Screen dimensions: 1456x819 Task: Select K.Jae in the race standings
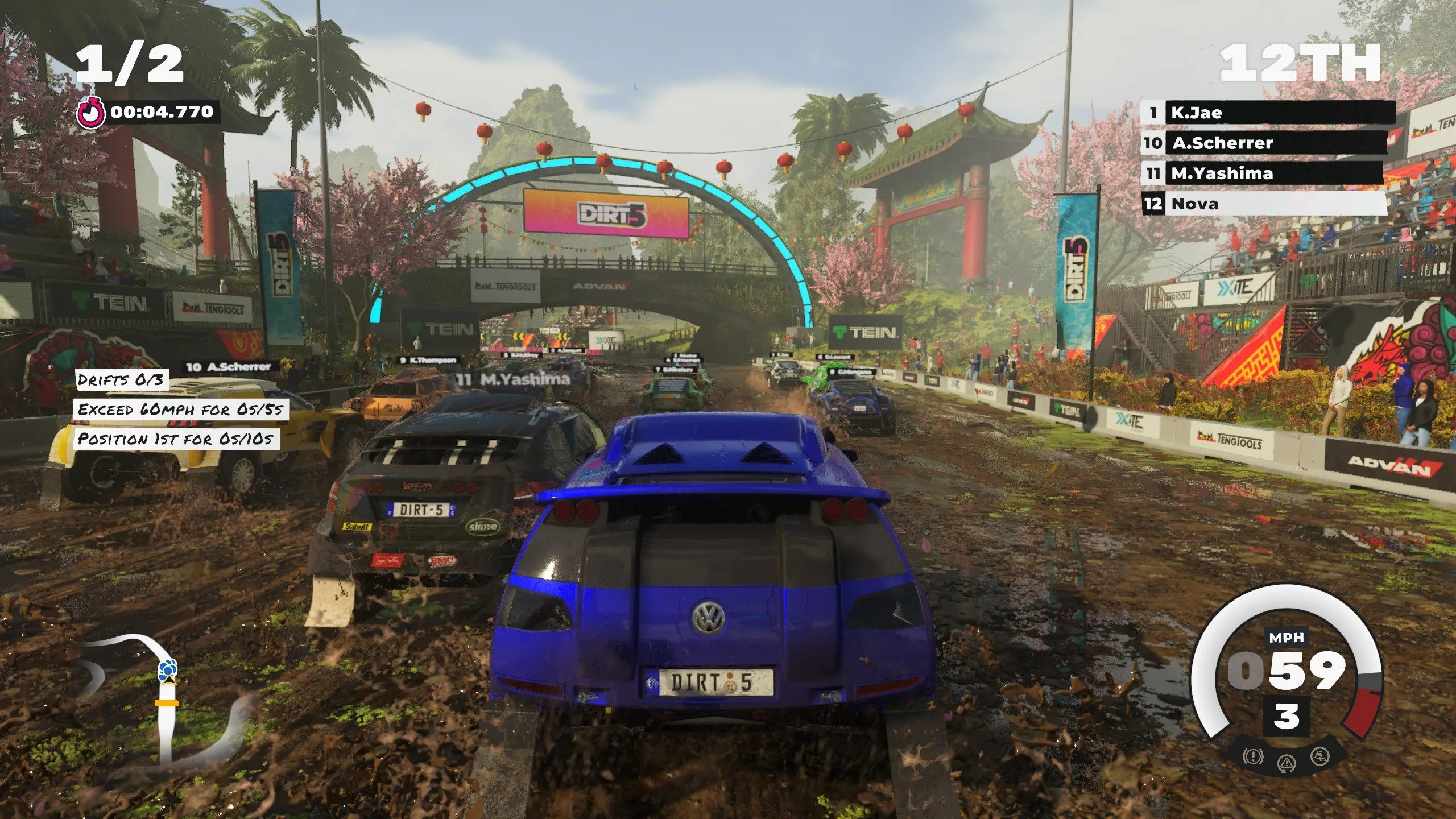click(1268, 113)
